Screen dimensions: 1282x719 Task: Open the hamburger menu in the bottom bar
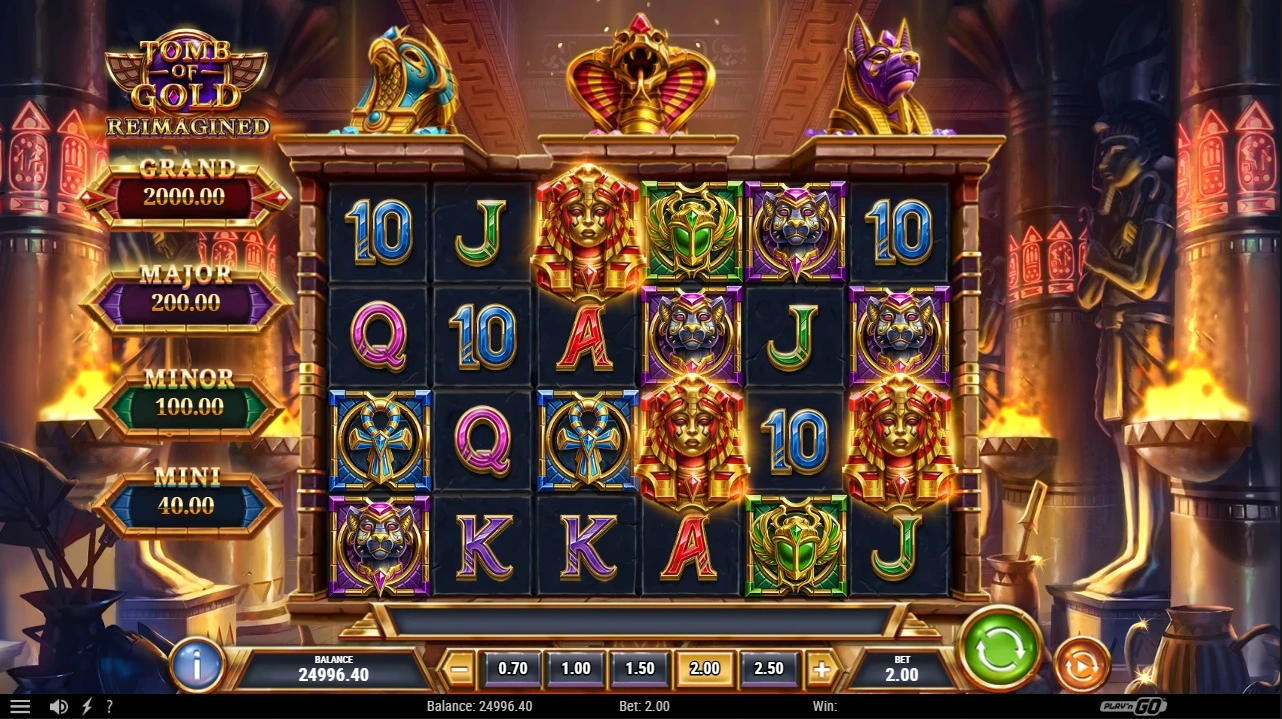click(x=19, y=707)
